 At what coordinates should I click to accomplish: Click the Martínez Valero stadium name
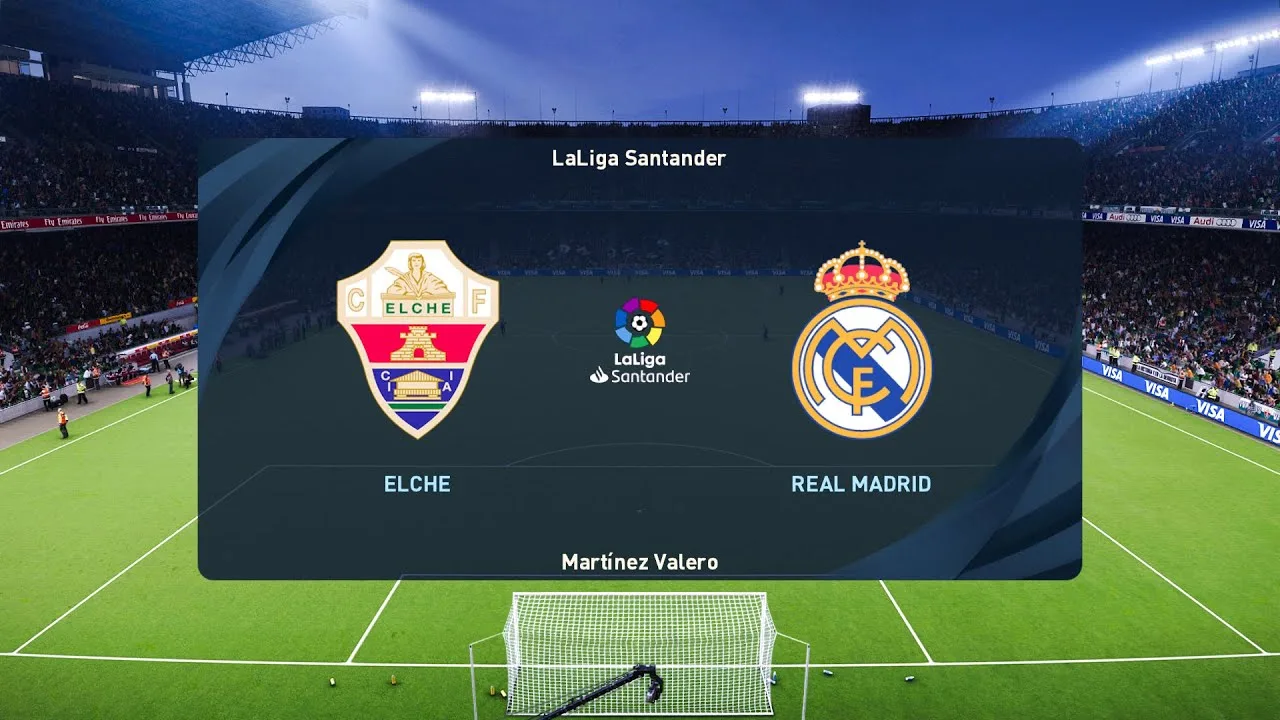(x=640, y=562)
